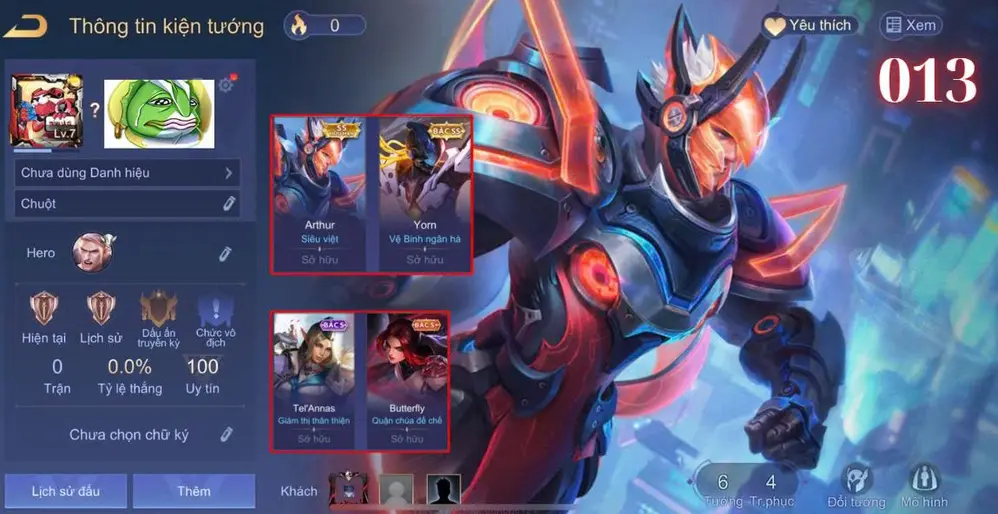Go back using the top-left arrow
998x514 pixels.
[26, 26]
